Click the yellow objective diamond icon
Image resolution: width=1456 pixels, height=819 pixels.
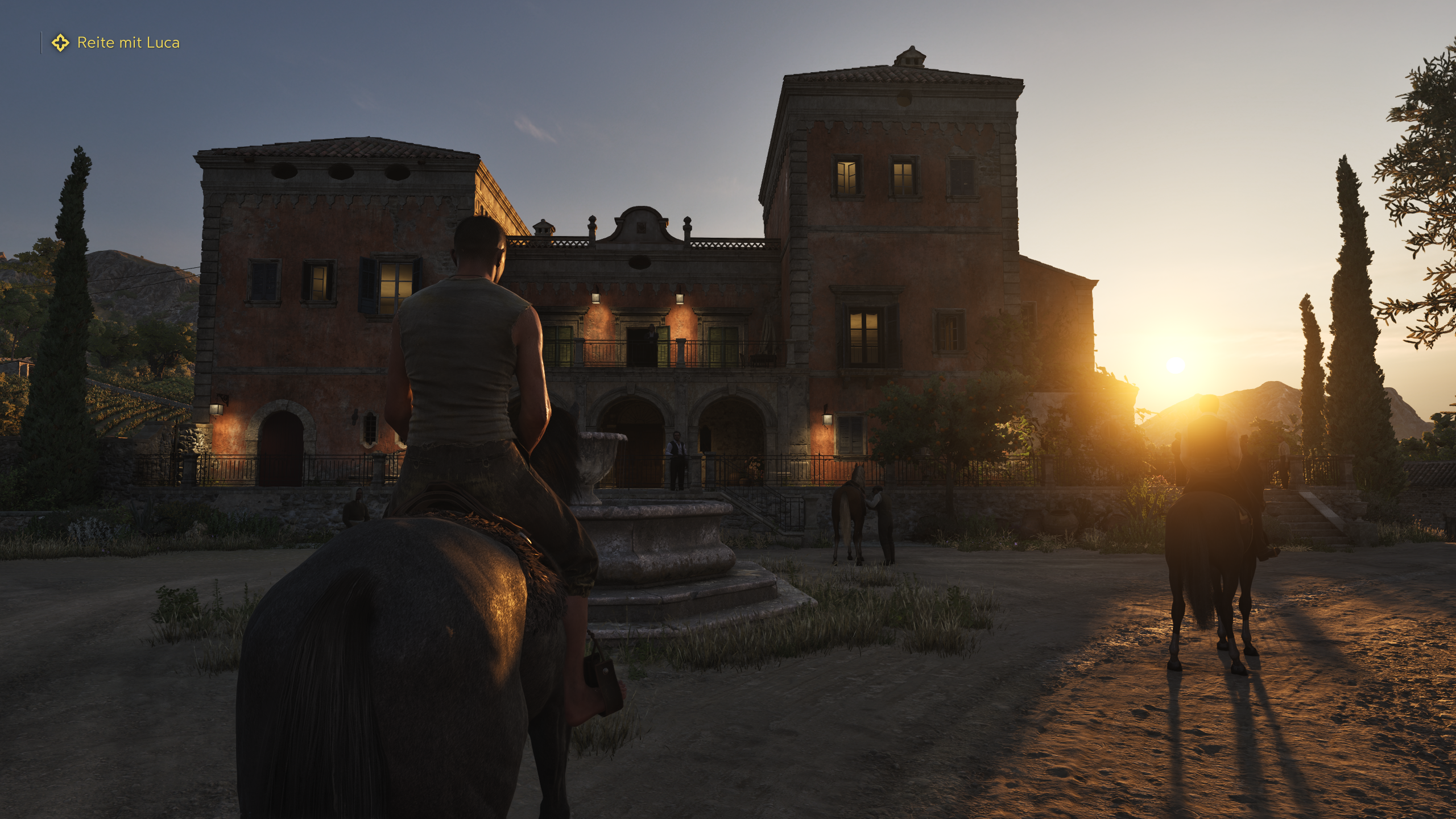60,42
